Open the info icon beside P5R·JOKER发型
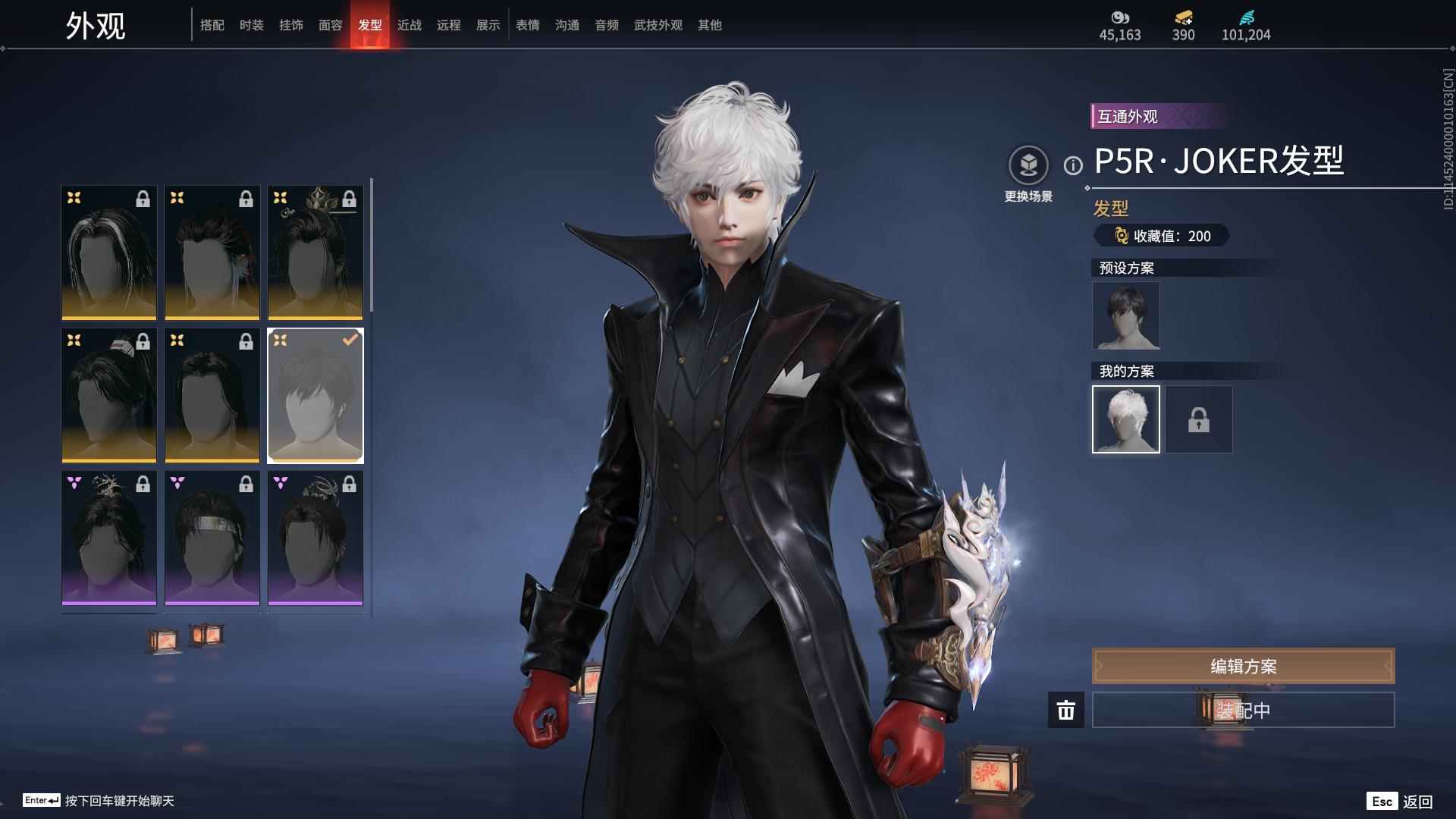The image size is (1456, 819). (x=1073, y=165)
